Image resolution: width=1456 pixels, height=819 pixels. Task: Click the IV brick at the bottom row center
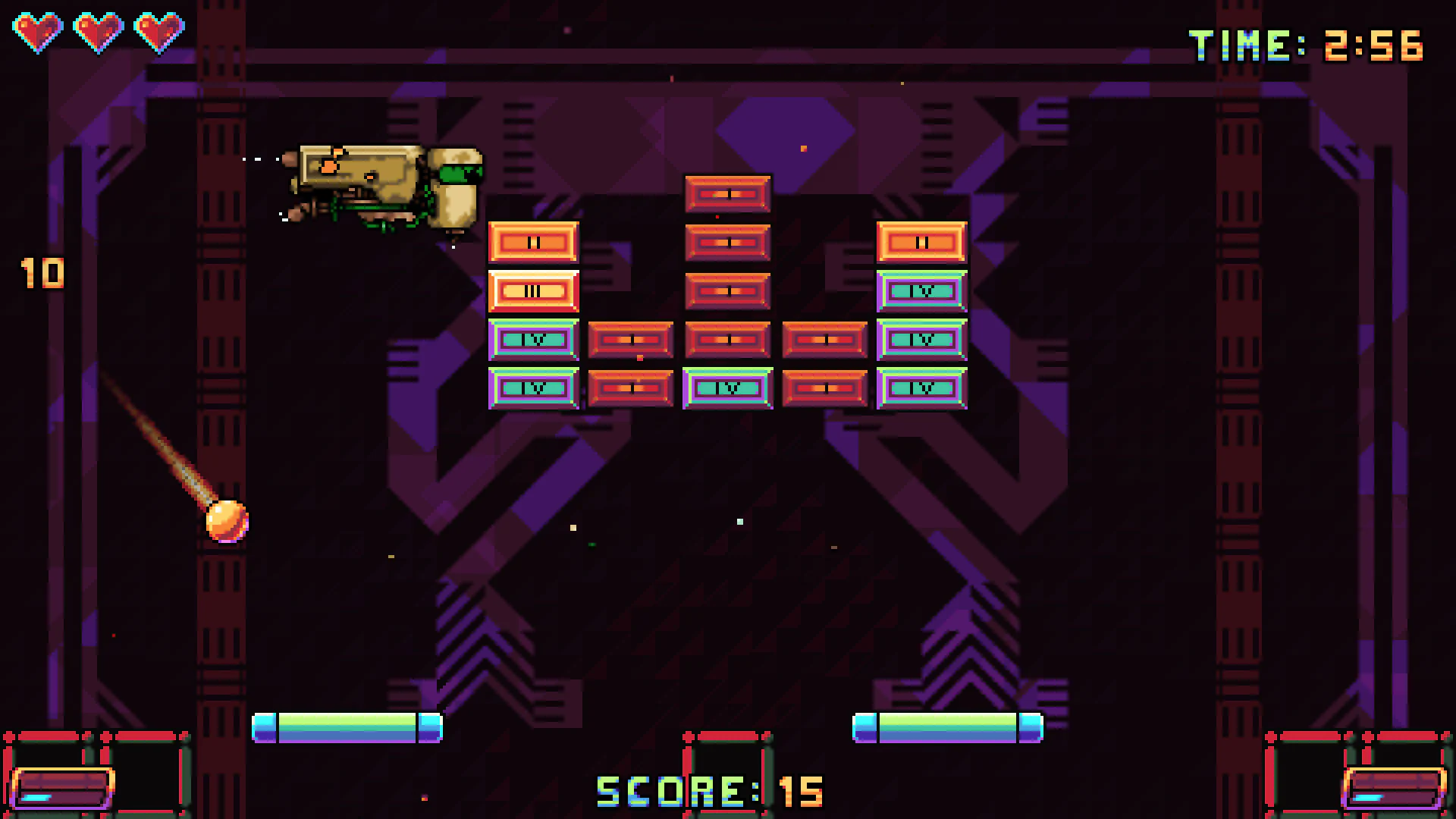pos(726,388)
